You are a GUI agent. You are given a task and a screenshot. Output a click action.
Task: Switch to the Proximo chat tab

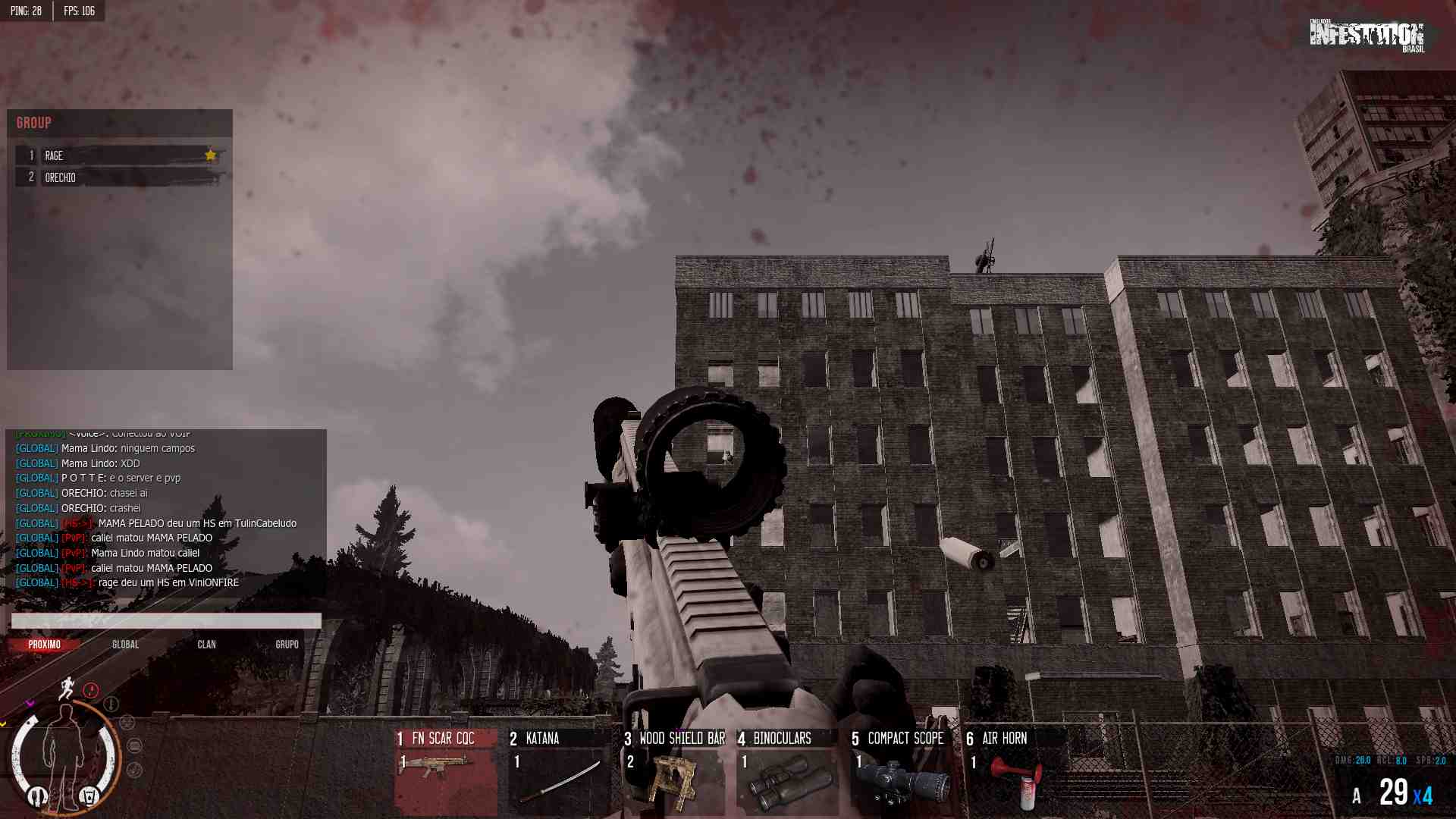point(45,645)
